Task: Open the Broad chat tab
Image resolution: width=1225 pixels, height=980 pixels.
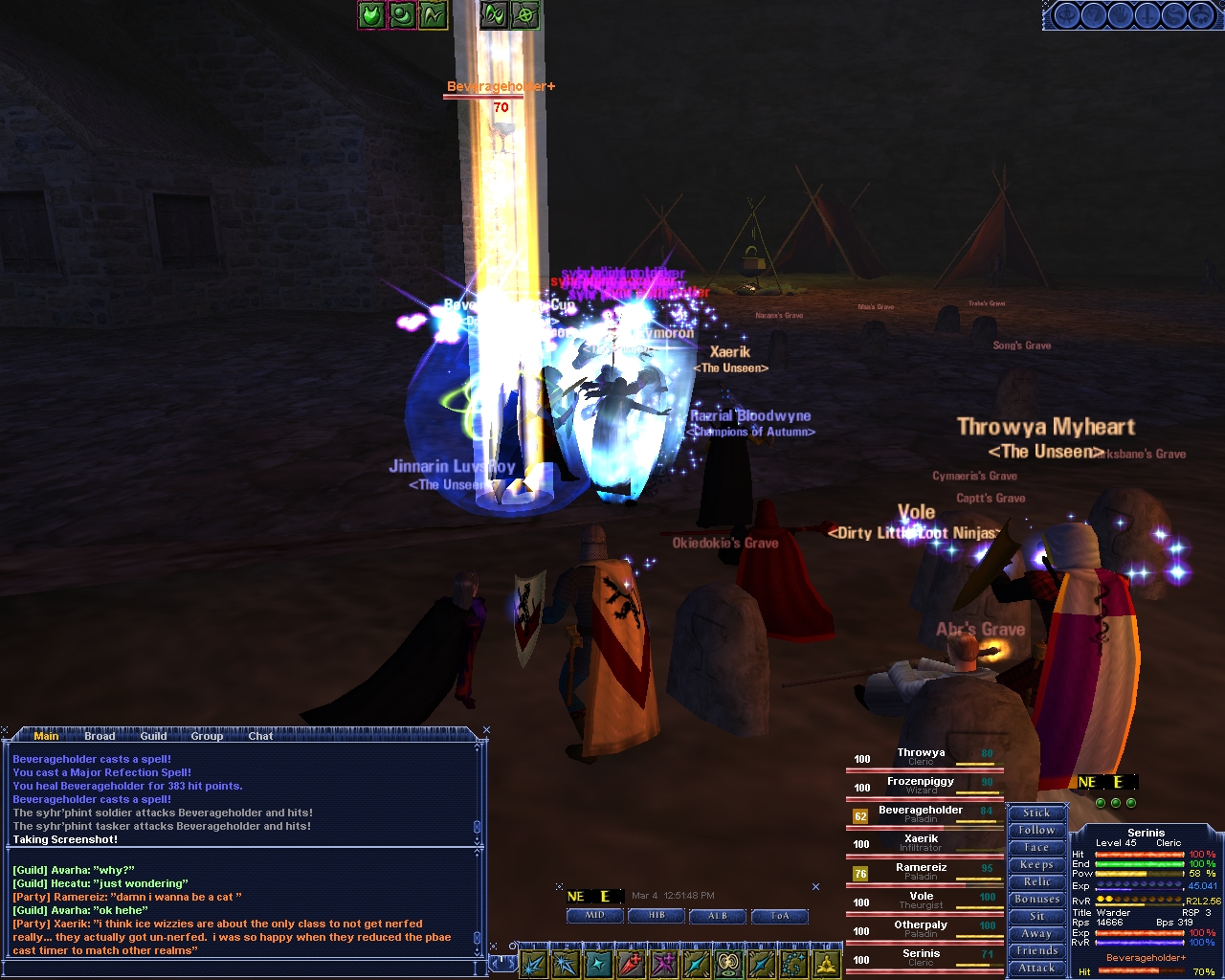Action: click(100, 736)
